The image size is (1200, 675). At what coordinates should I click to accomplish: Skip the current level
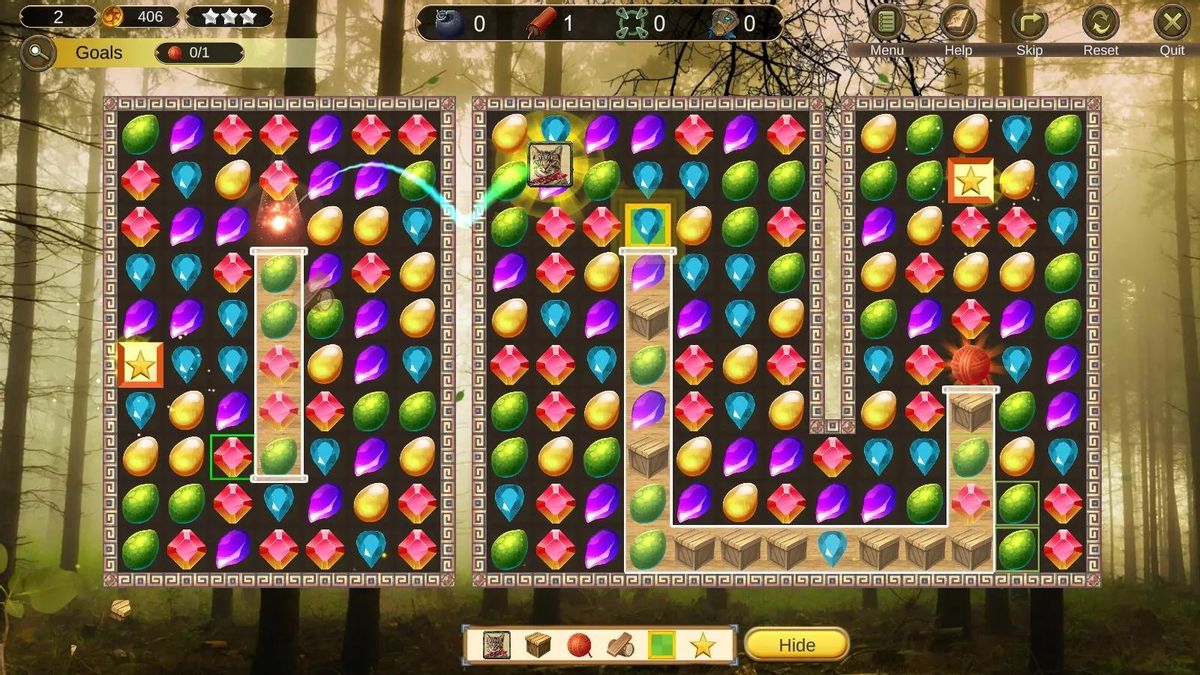pyautogui.click(x=1029, y=23)
